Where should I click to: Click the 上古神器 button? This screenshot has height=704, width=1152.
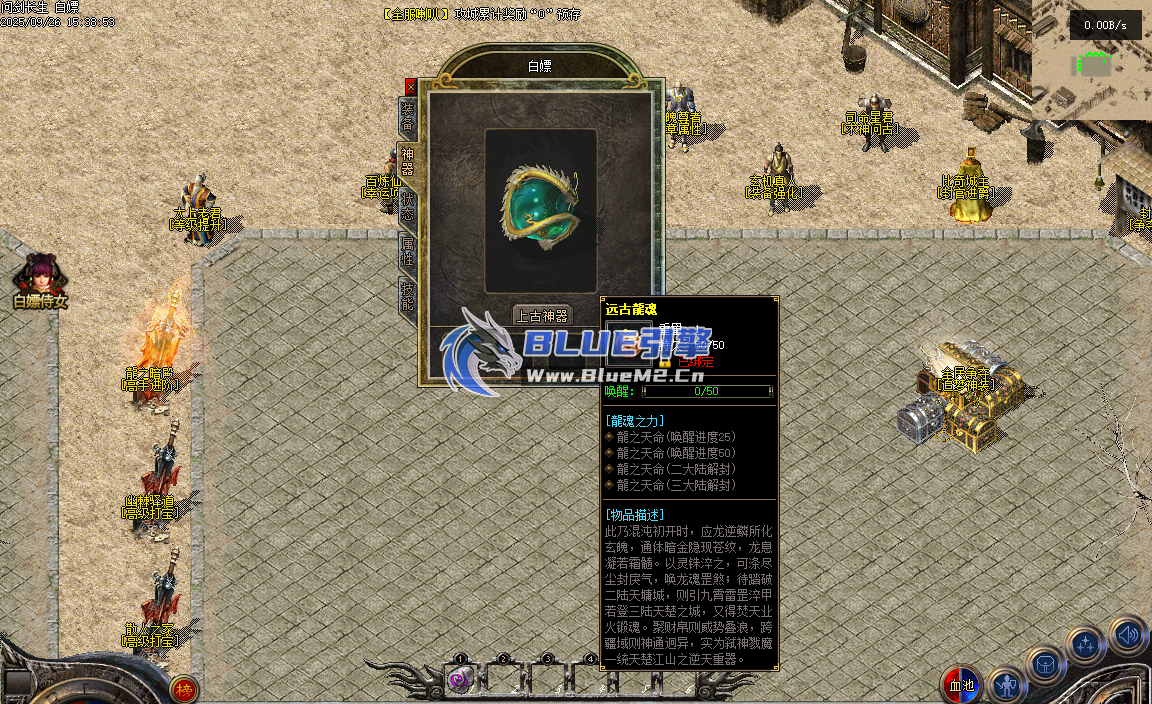541,315
